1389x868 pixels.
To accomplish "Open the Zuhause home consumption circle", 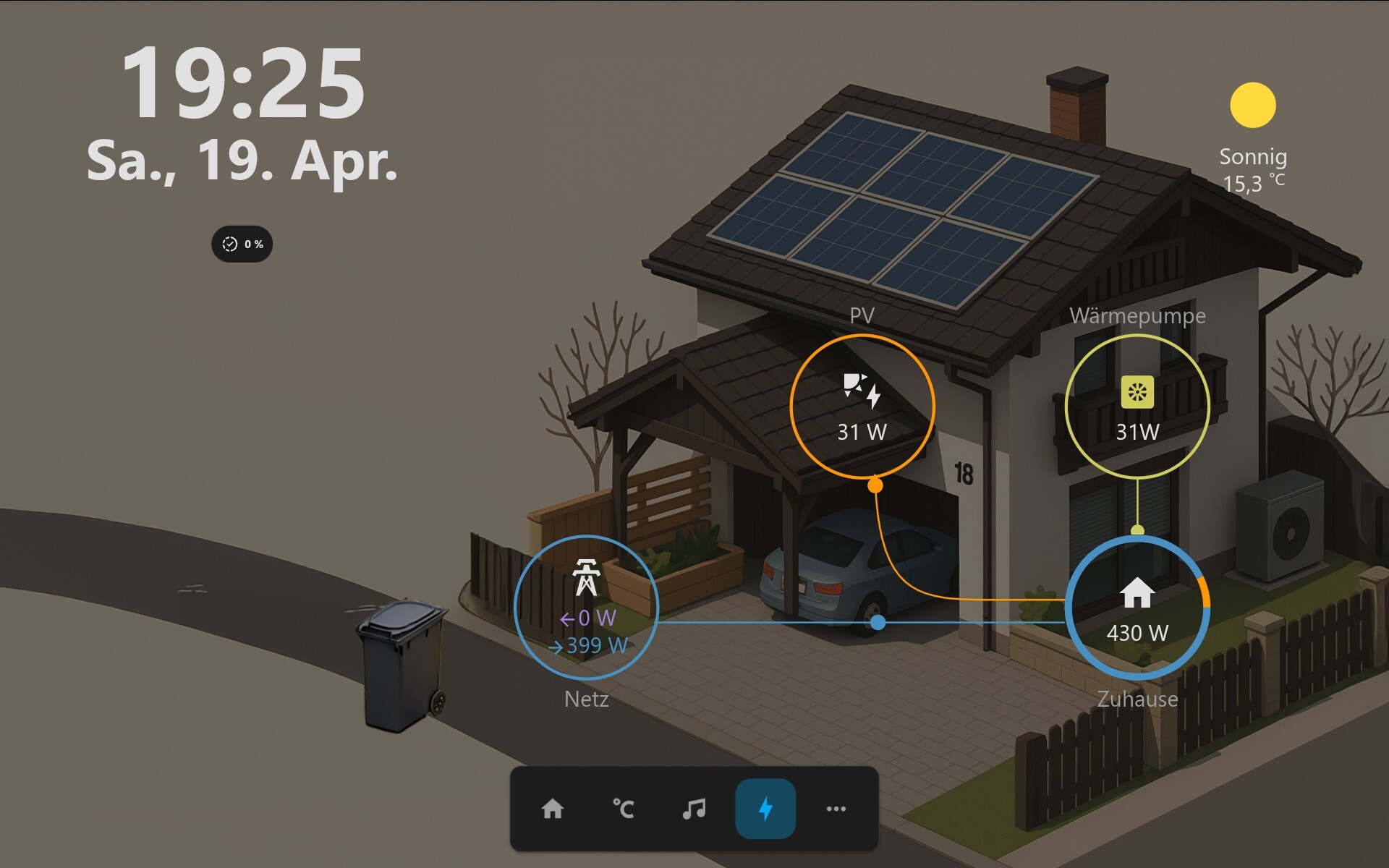I will (1137, 608).
